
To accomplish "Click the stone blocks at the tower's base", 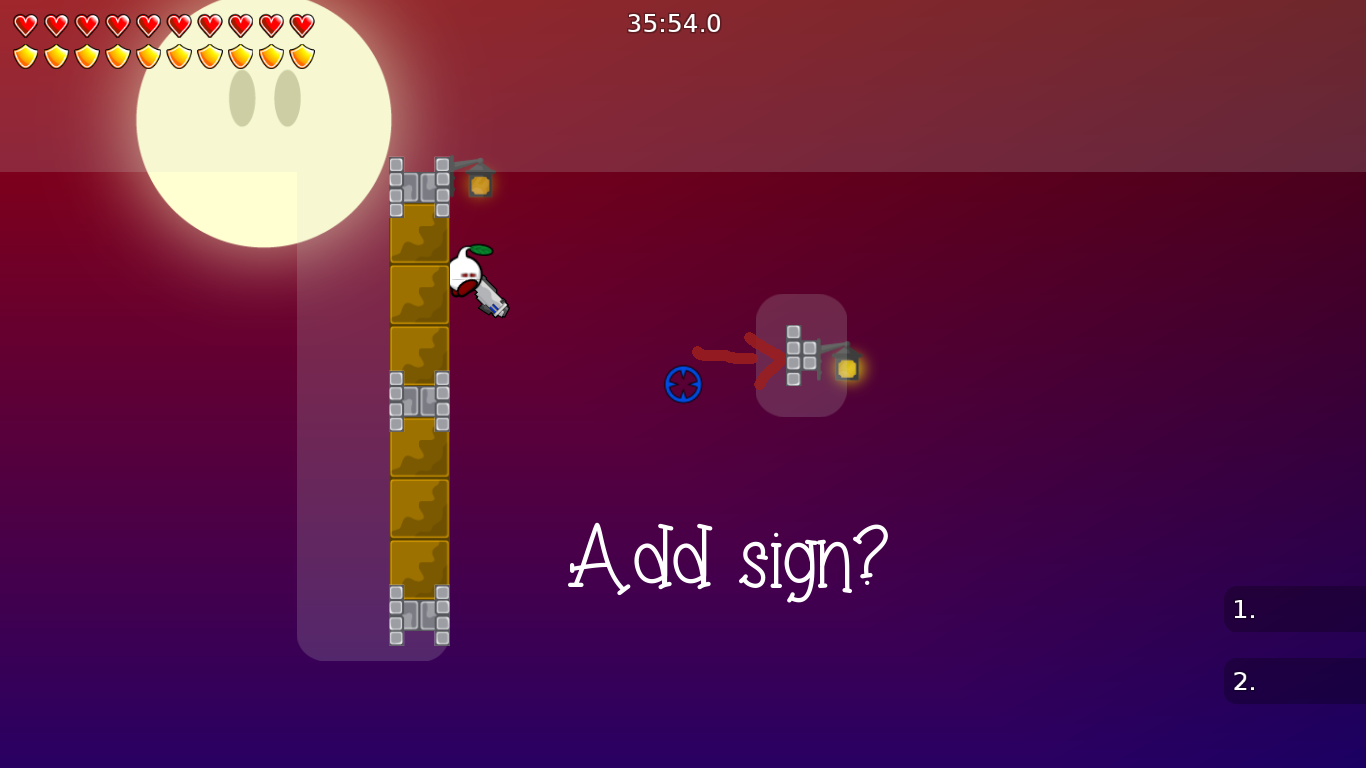I will click(x=420, y=615).
